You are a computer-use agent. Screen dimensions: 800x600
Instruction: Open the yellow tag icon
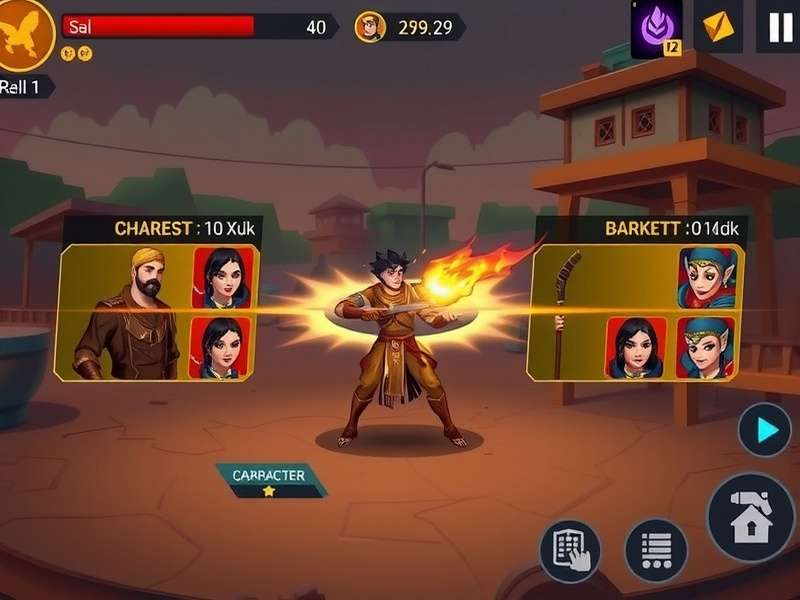point(717,27)
